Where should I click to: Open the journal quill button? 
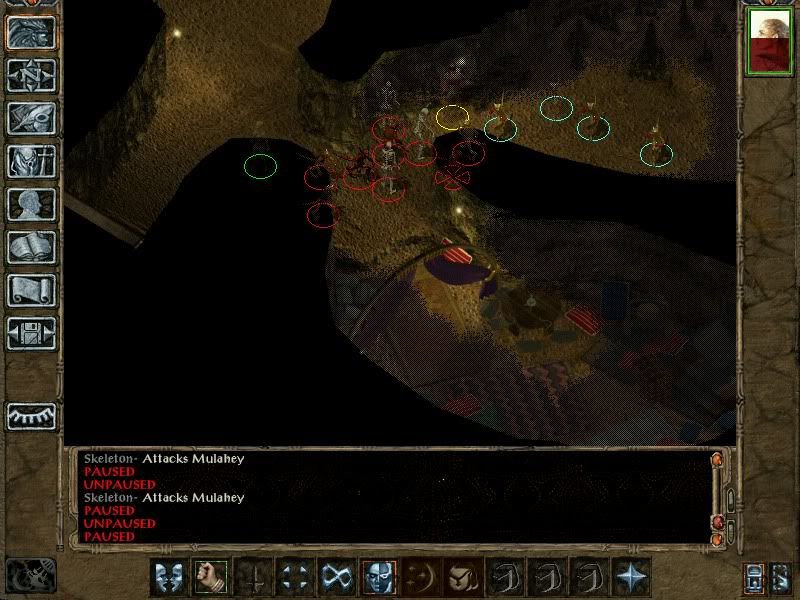pos(31,118)
